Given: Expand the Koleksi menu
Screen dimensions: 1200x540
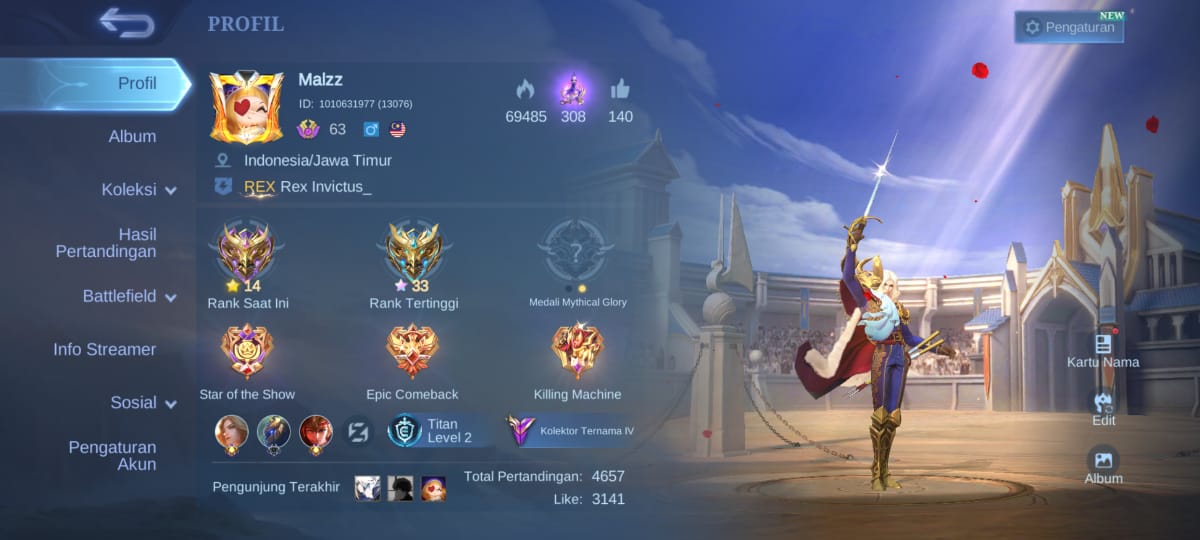Looking at the screenshot, I should (x=138, y=190).
